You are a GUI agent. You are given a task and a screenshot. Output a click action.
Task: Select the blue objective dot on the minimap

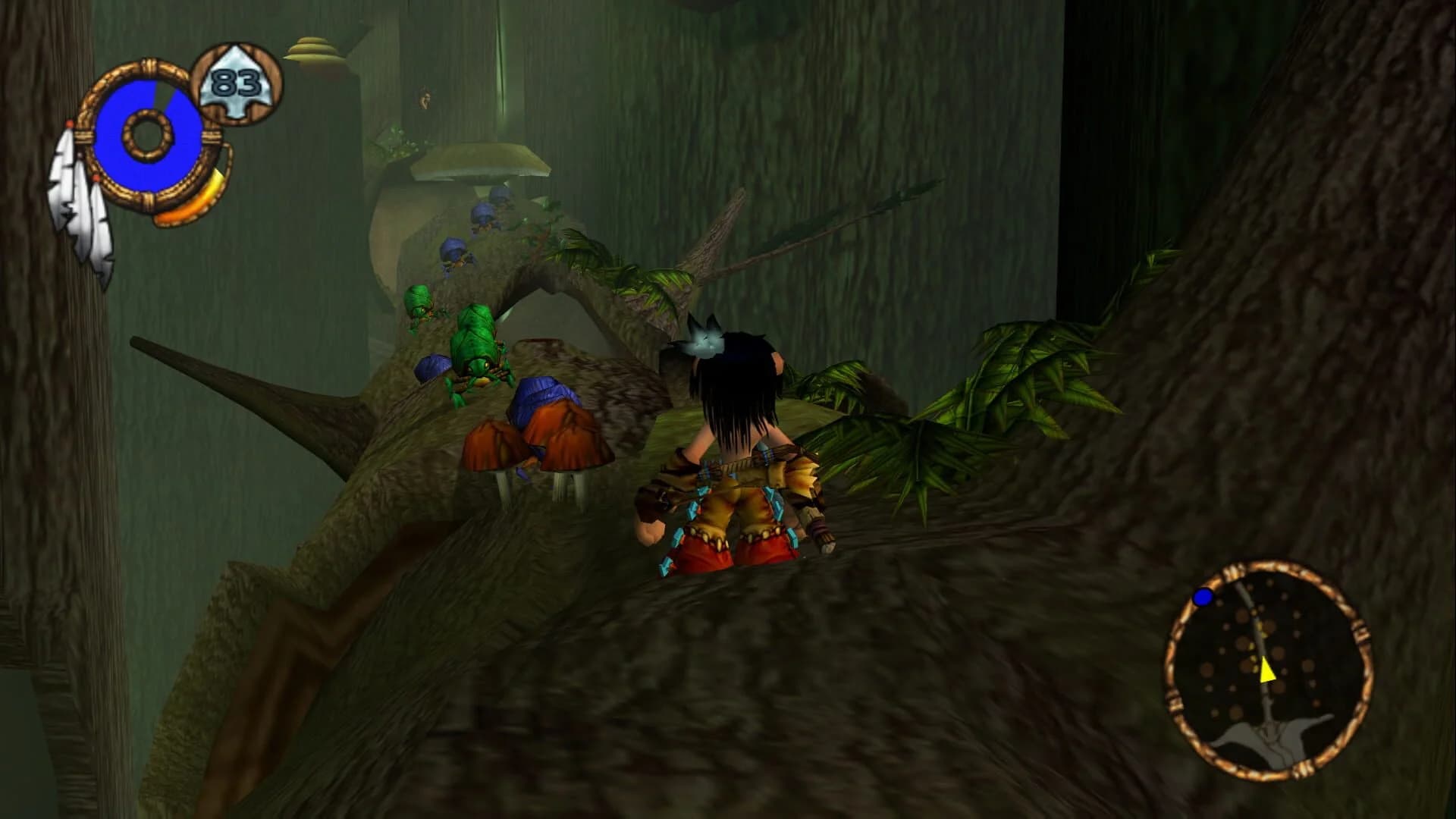pos(1201,598)
